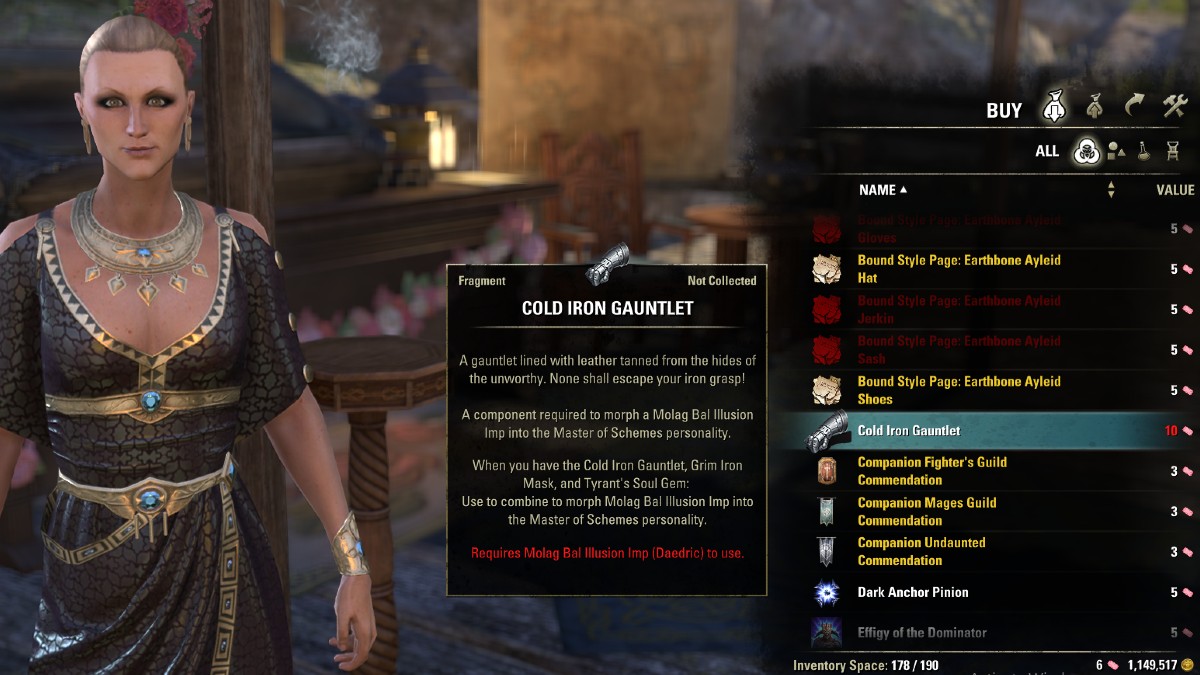Select Cold Iron Gauntlet in the list
The width and height of the screenshot is (1200, 675).
pos(908,431)
